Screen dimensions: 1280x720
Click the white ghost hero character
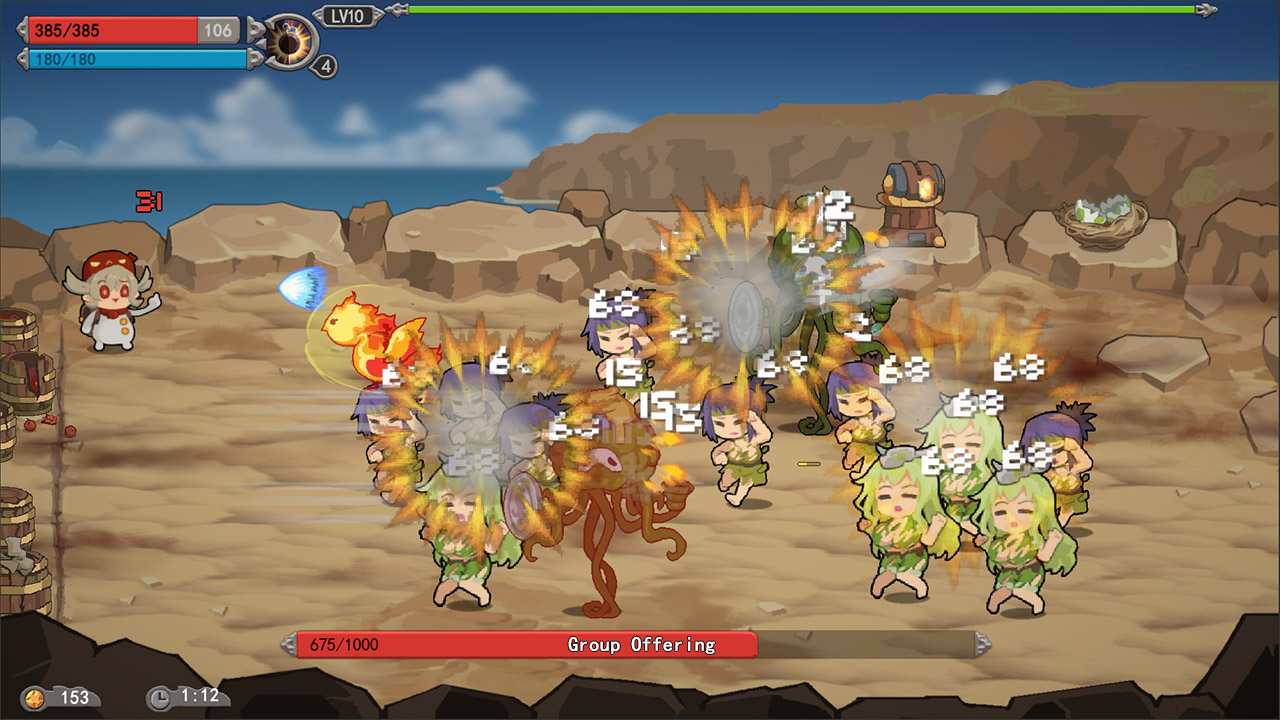(110, 290)
